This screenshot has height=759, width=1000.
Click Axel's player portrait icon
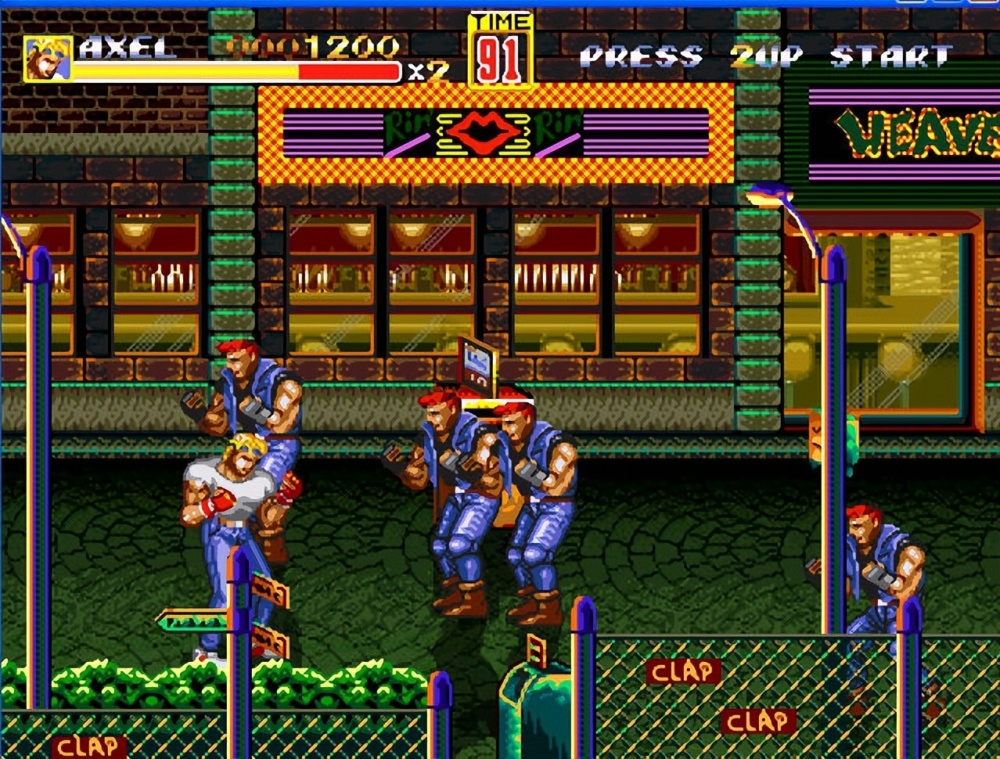48,59
